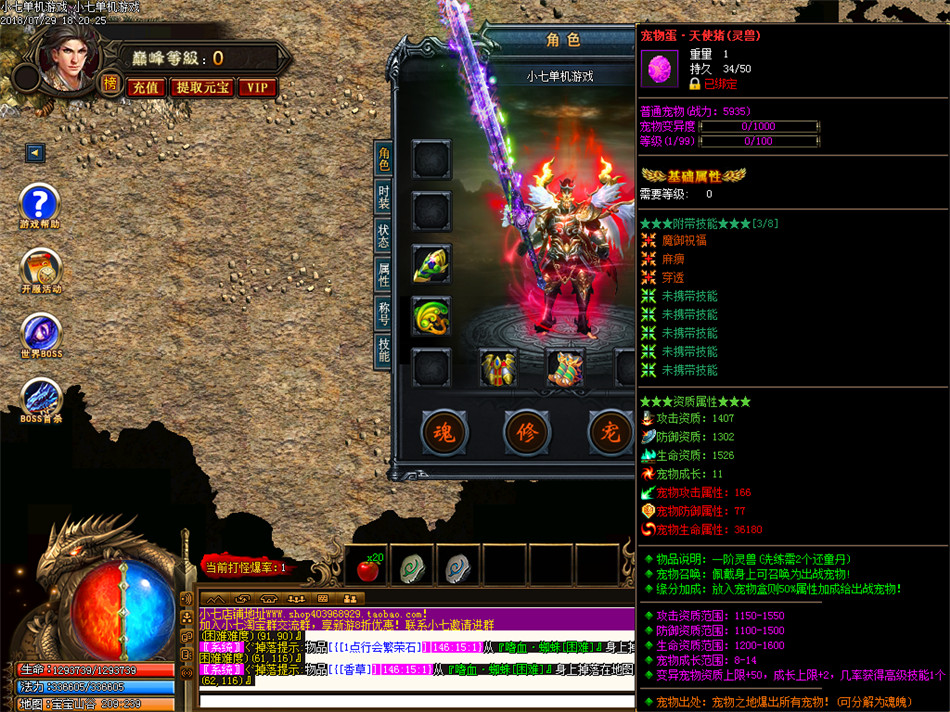Click the 提取元宝 button
The width and height of the screenshot is (950, 712).
click(x=203, y=88)
